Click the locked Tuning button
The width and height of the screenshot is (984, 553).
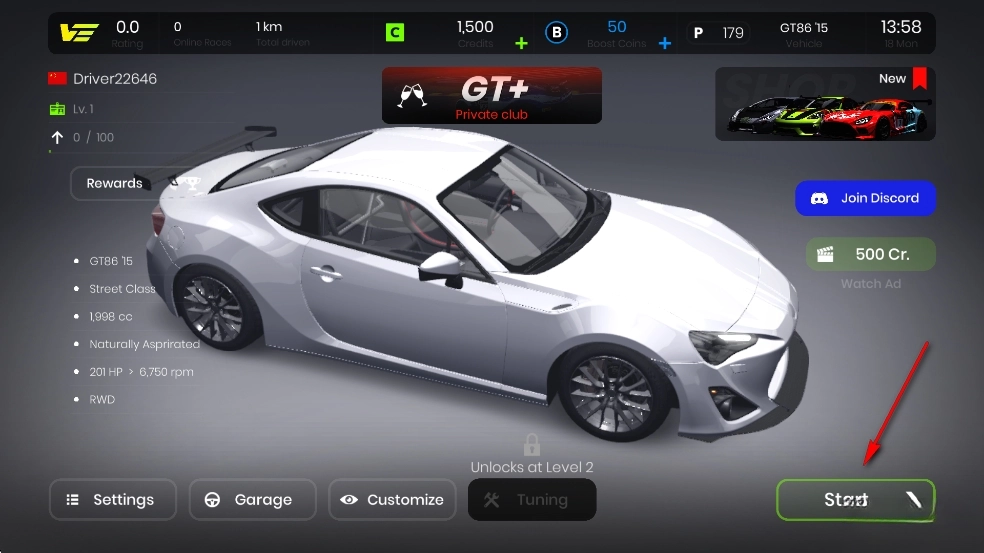[x=531, y=500]
